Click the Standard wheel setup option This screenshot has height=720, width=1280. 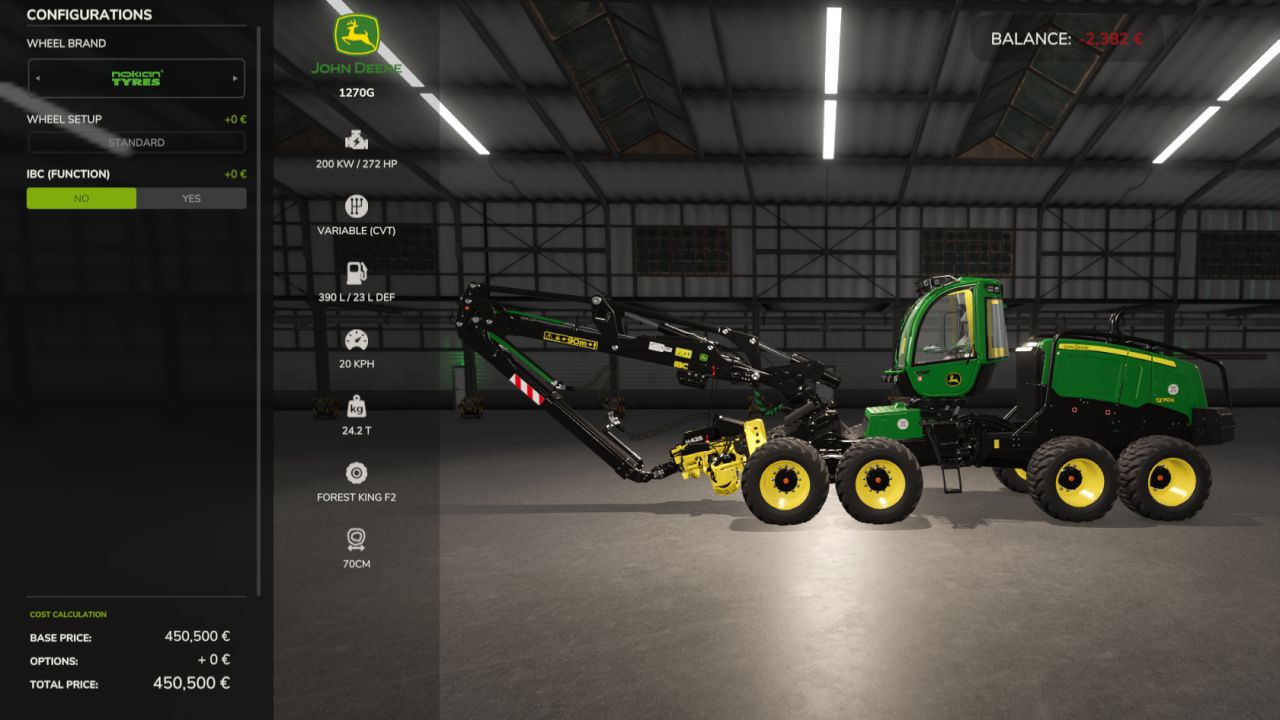point(136,143)
